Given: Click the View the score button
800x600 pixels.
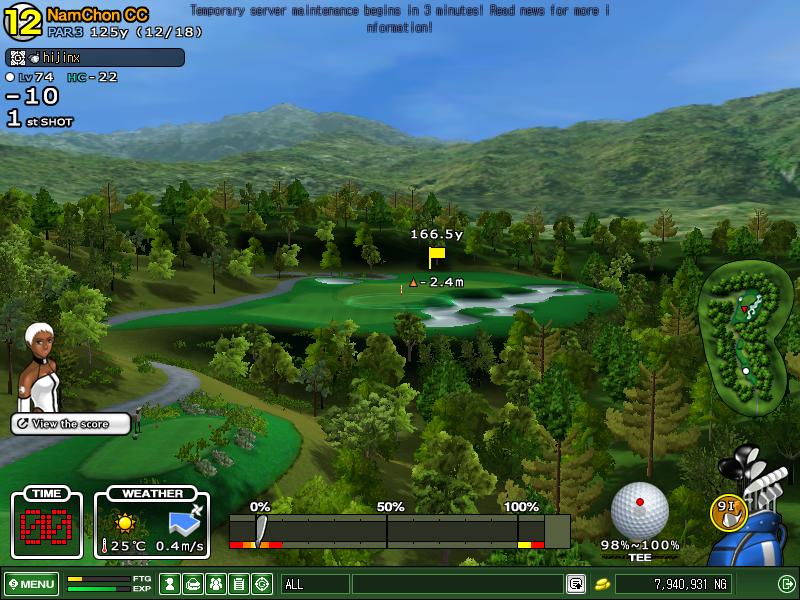Looking at the screenshot, I should point(71,424).
